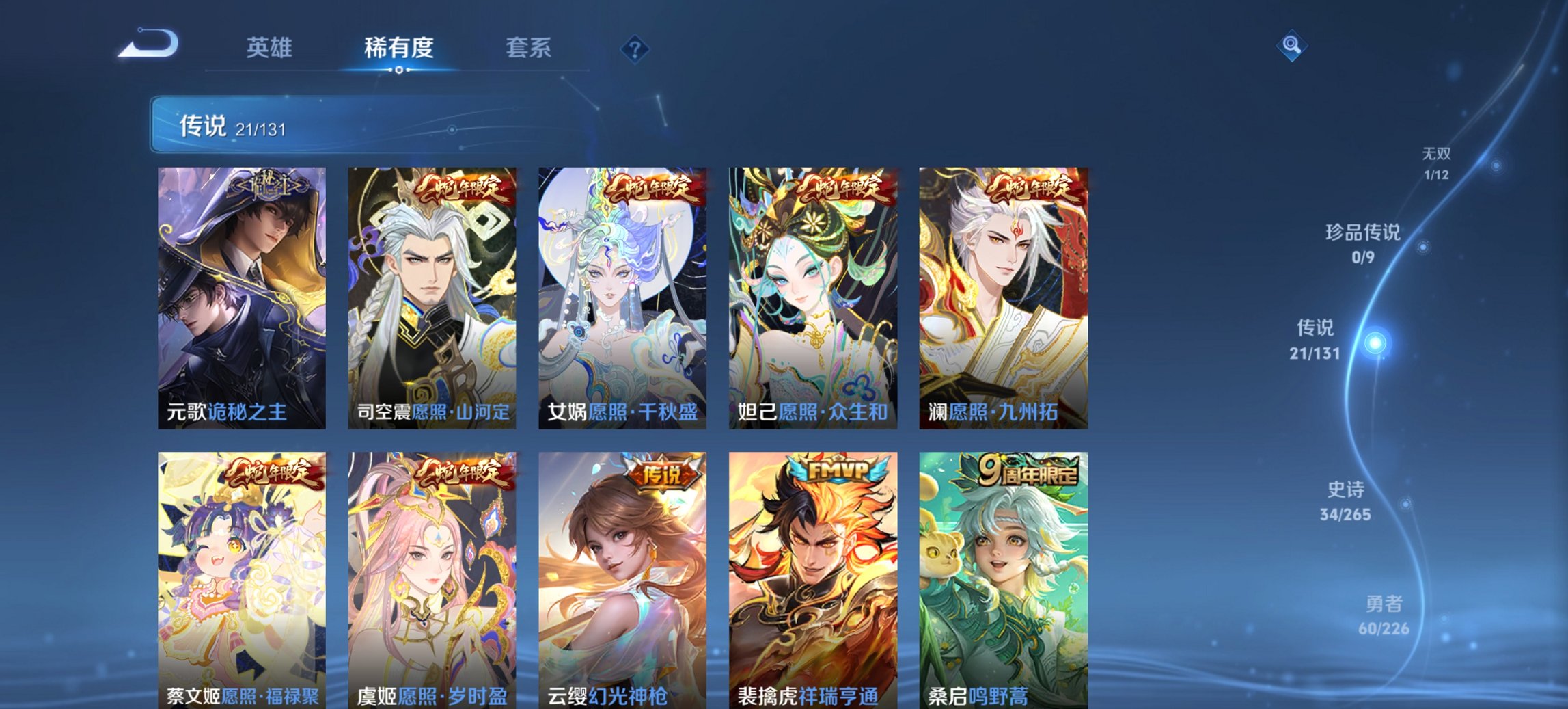
Task: Open the search magnifier icon
Action: [x=1292, y=45]
